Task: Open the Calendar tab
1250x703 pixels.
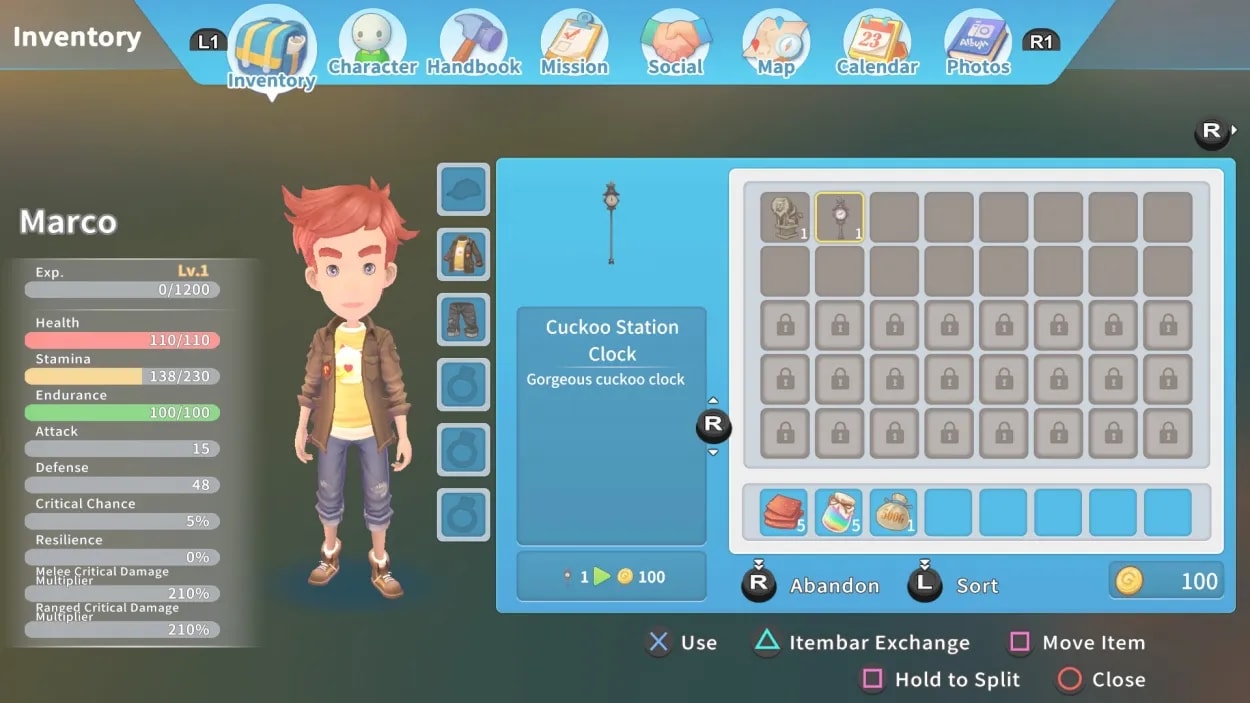Action: pos(877,45)
